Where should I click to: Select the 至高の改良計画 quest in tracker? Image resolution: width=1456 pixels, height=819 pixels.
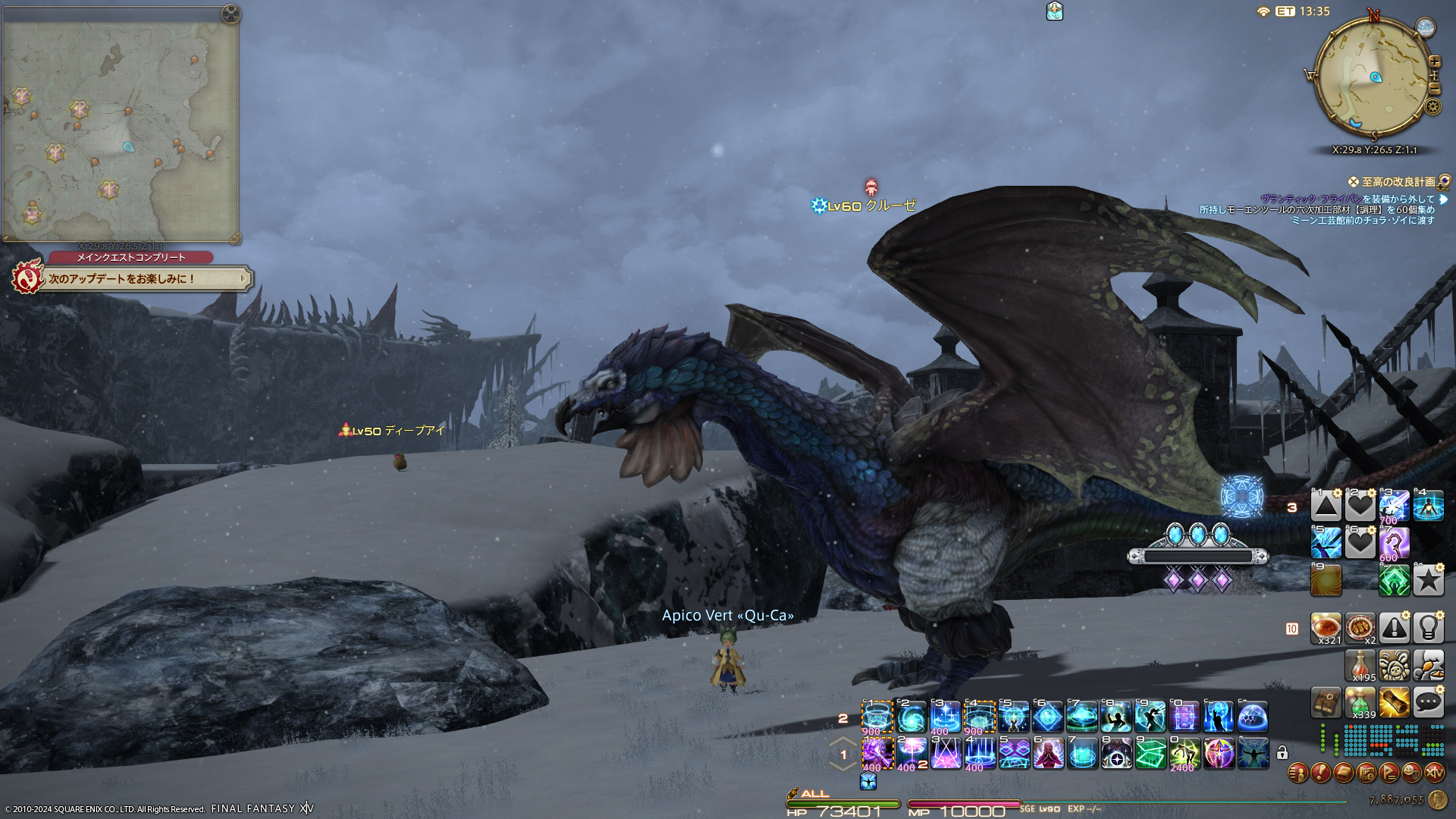pyautogui.click(x=1398, y=182)
